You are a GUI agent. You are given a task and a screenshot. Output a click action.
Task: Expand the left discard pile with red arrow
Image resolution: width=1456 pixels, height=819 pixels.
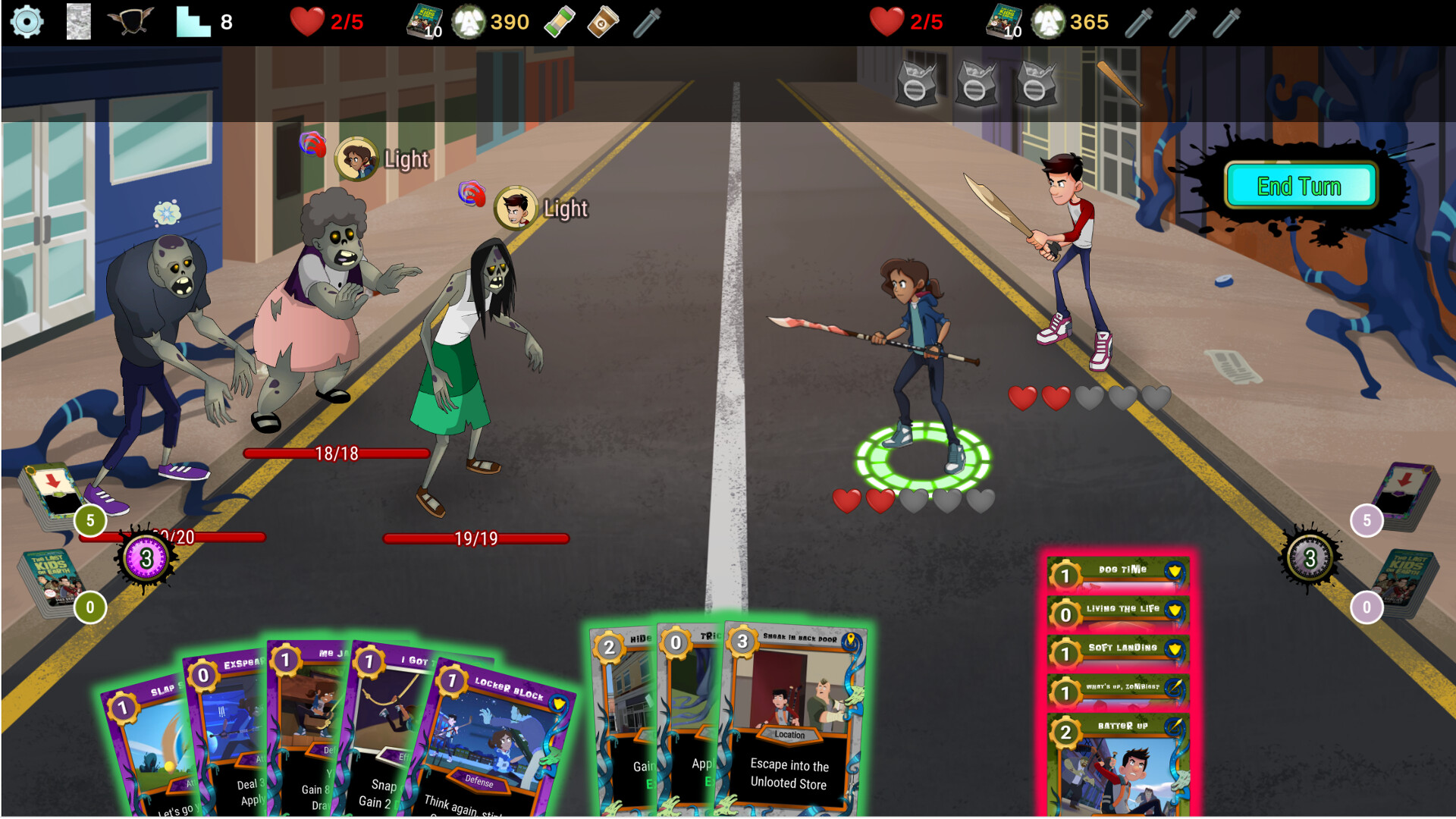pos(50,491)
